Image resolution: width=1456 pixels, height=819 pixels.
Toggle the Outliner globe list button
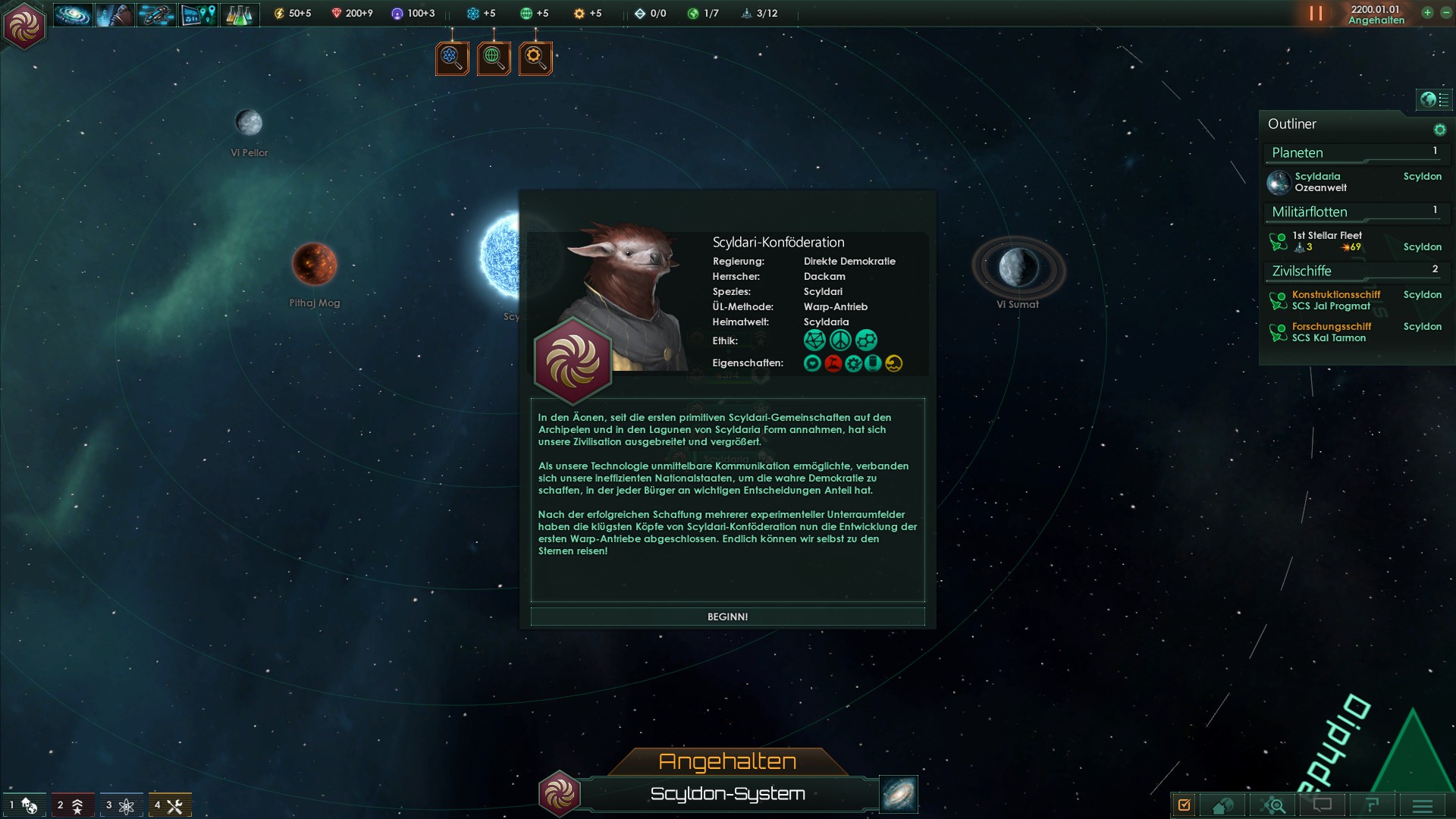point(1434,99)
